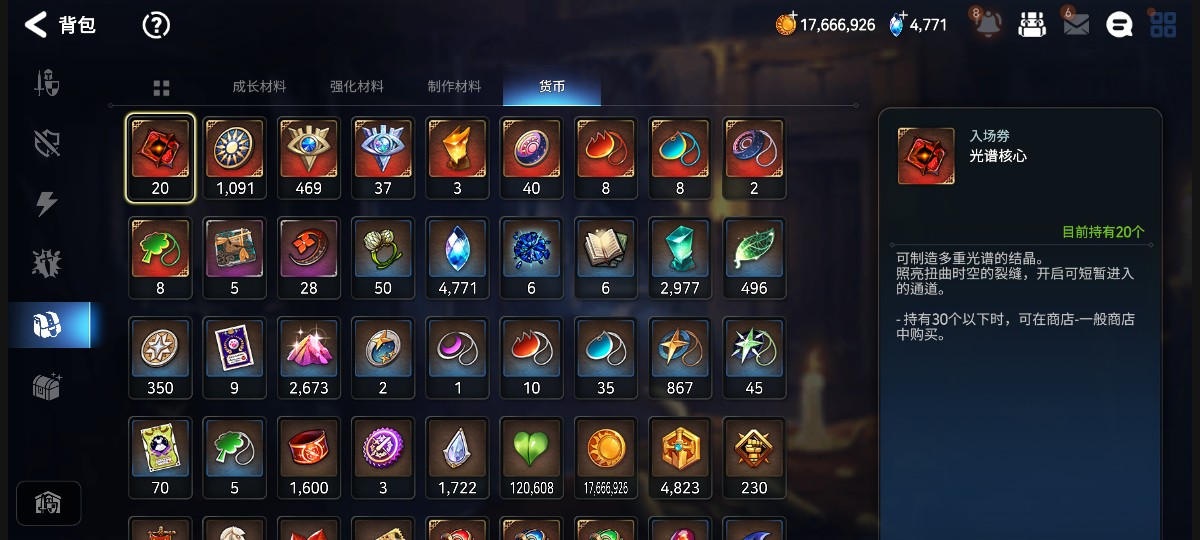This screenshot has width=1200, height=540.
Task: Open the treasure chest category in sidebar
Action: (x=48, y=386)
